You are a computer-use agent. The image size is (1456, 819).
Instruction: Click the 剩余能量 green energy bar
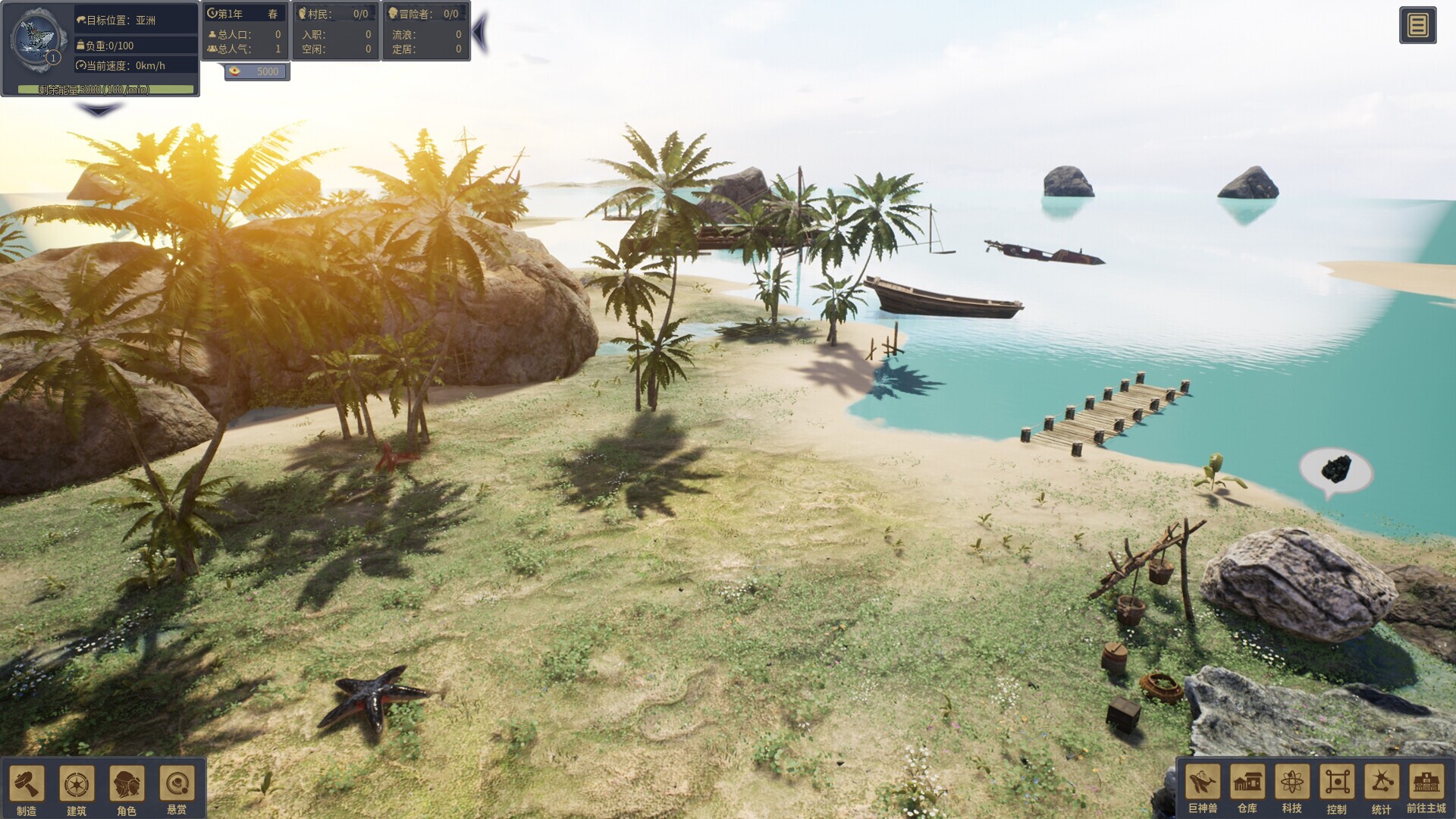[105, 89]
